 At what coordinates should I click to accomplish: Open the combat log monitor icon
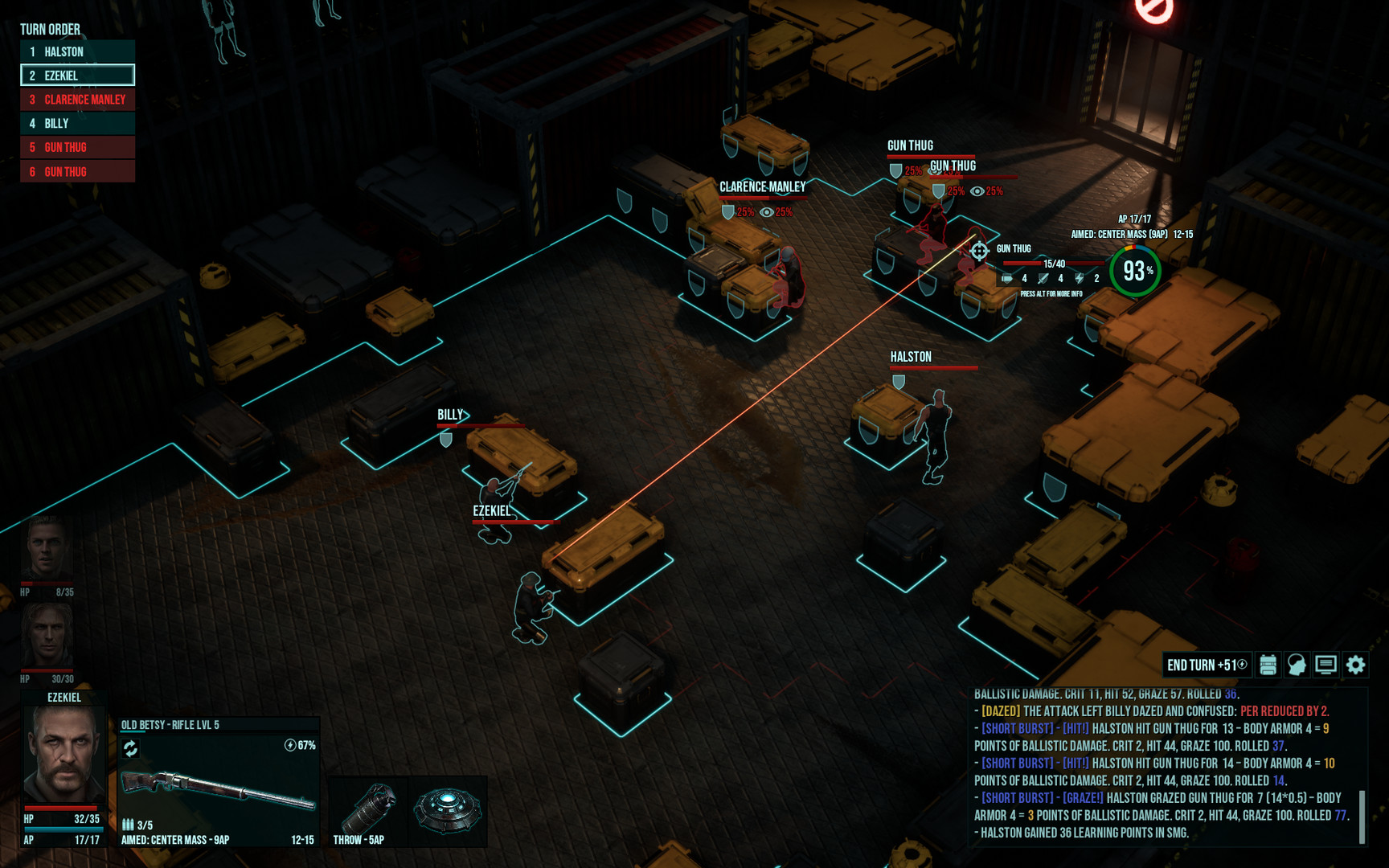click(1326, 665)
